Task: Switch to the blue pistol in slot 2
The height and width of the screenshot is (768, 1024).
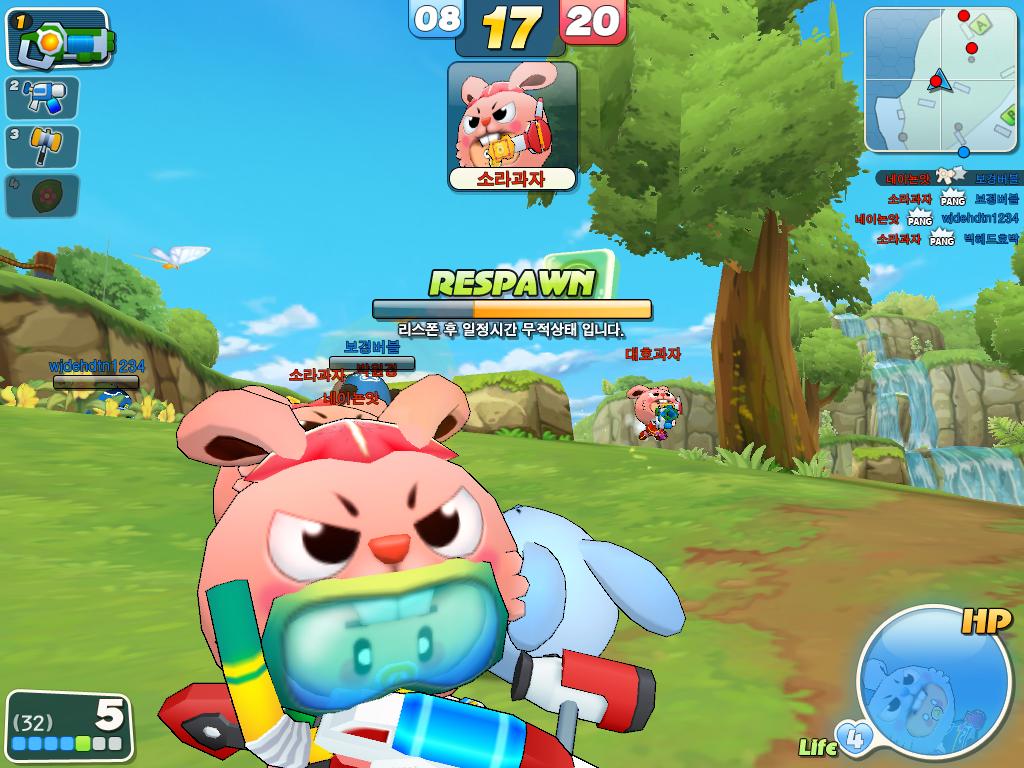Action: [42, 98]
